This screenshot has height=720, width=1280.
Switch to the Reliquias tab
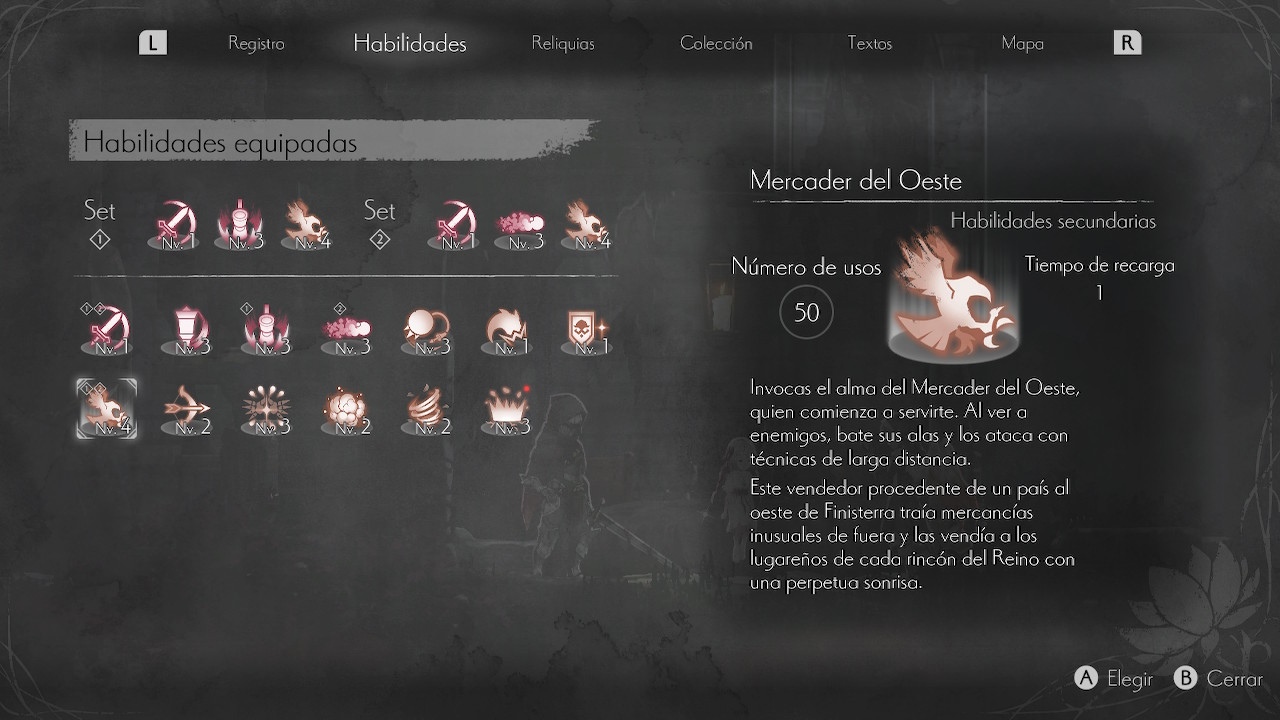[x=563, y=43]
